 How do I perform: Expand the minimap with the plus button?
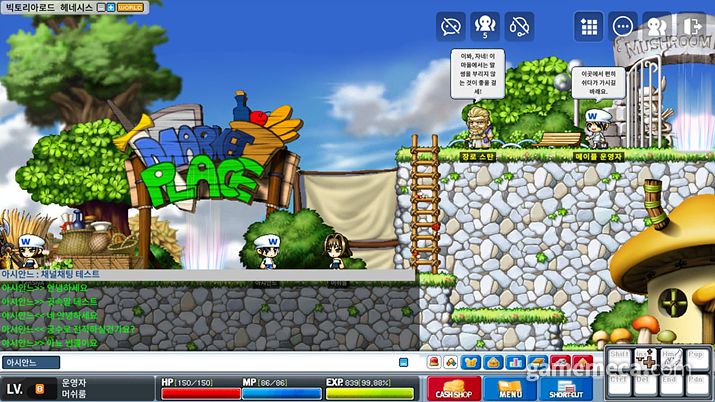(112, 7)
